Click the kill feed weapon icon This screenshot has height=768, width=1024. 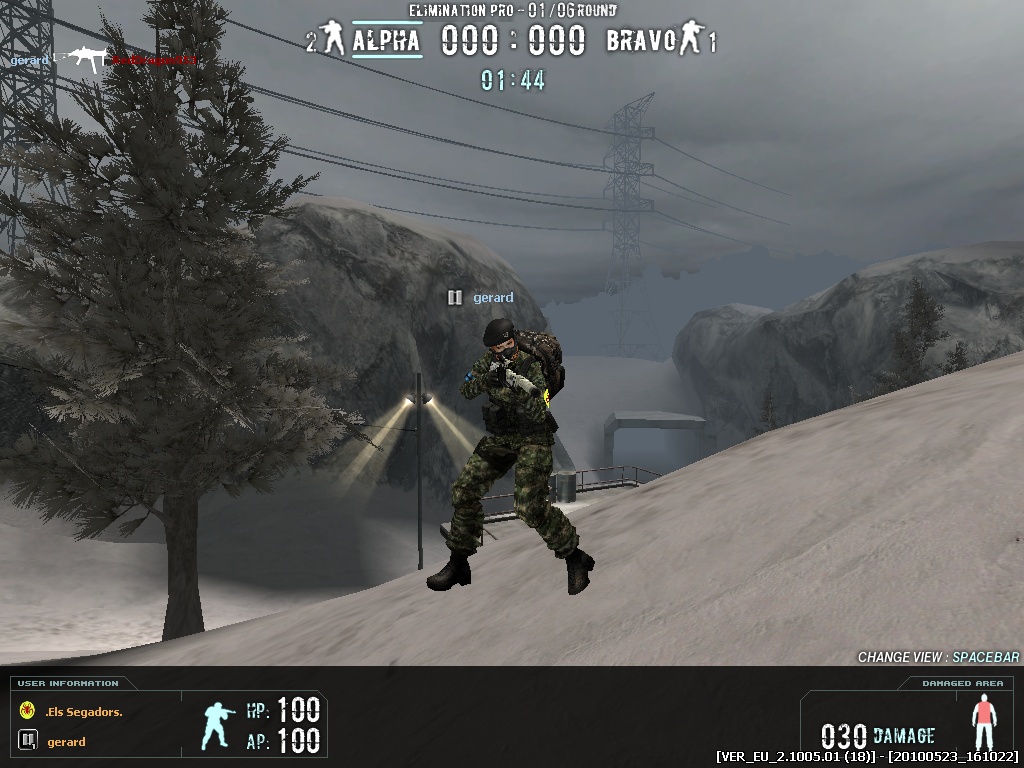[x=84, y=60]
